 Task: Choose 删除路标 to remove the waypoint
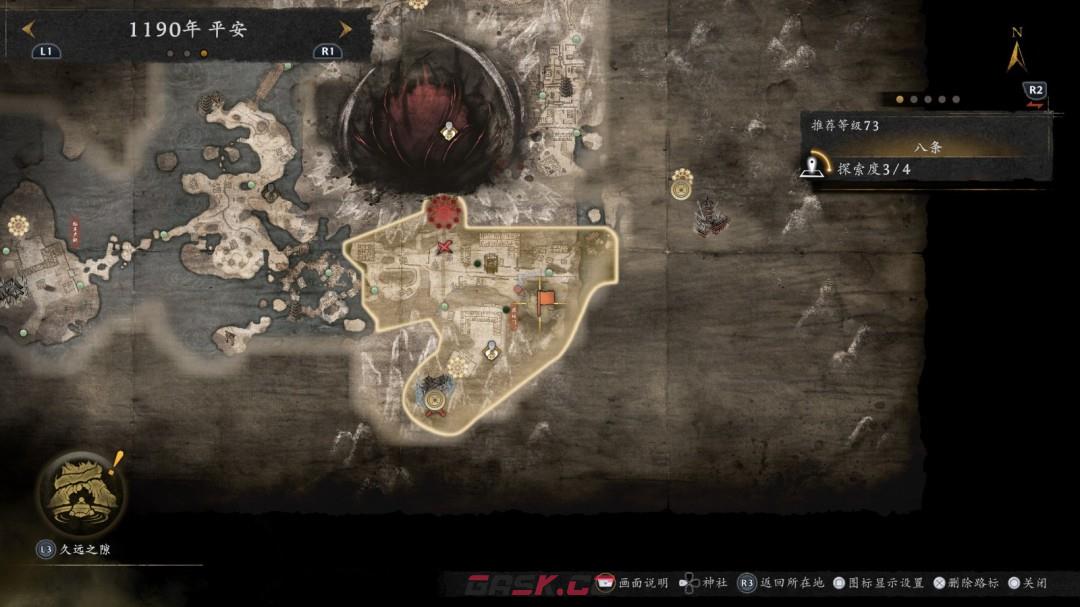[965, 583]
